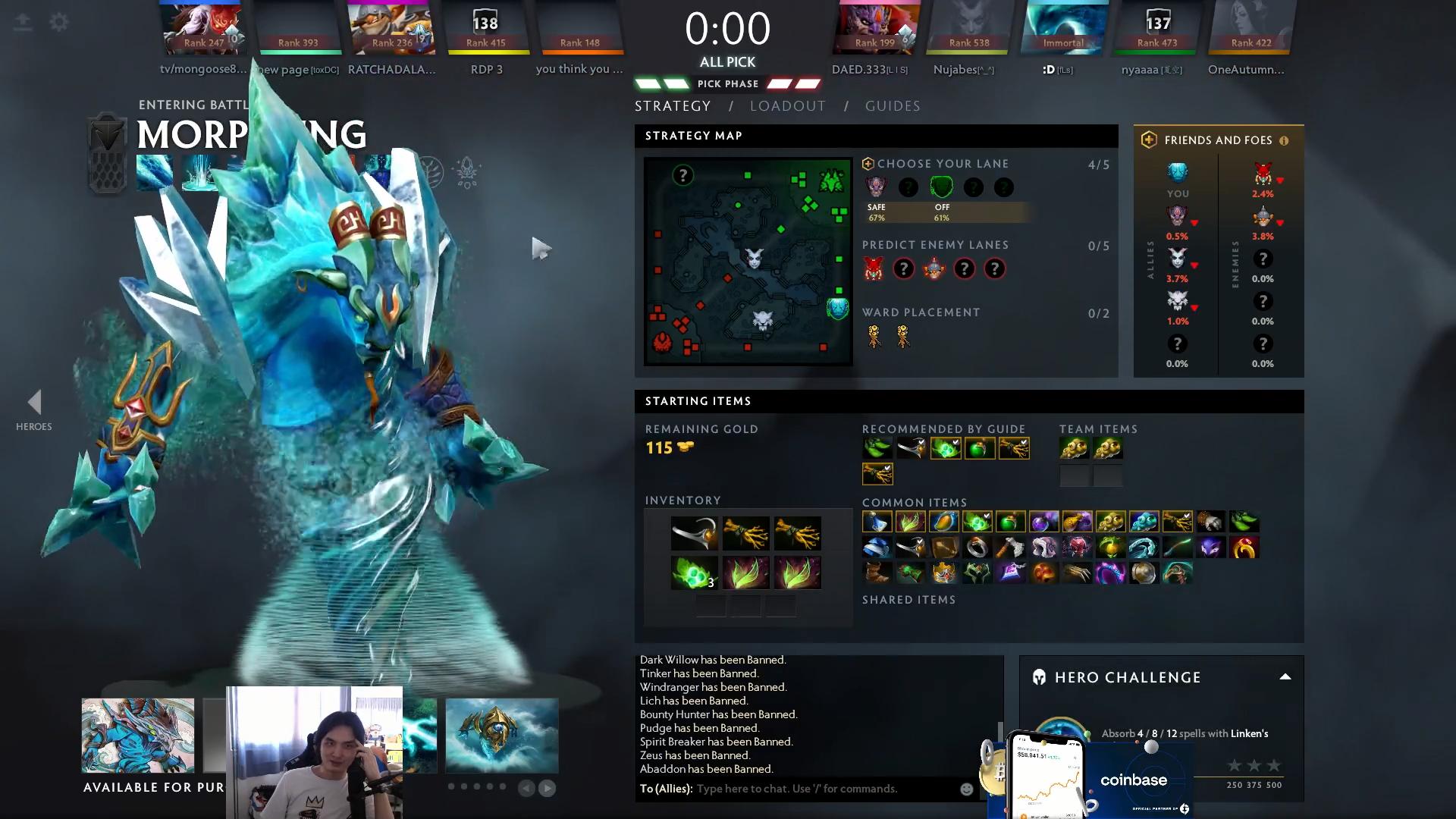Show next cosmetic item page
This screenshot has height=819, width=1456.
(547, 789)
